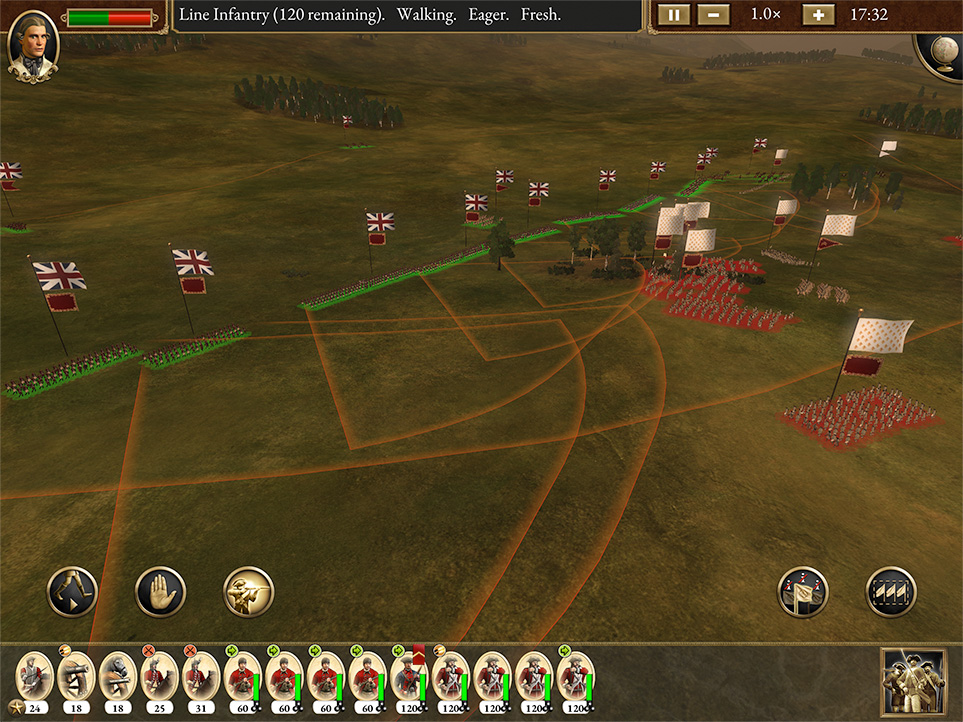The width and height of the screenshot is (963, 722).
Task: Toggle the run/walk legs button
Action: 73,592
